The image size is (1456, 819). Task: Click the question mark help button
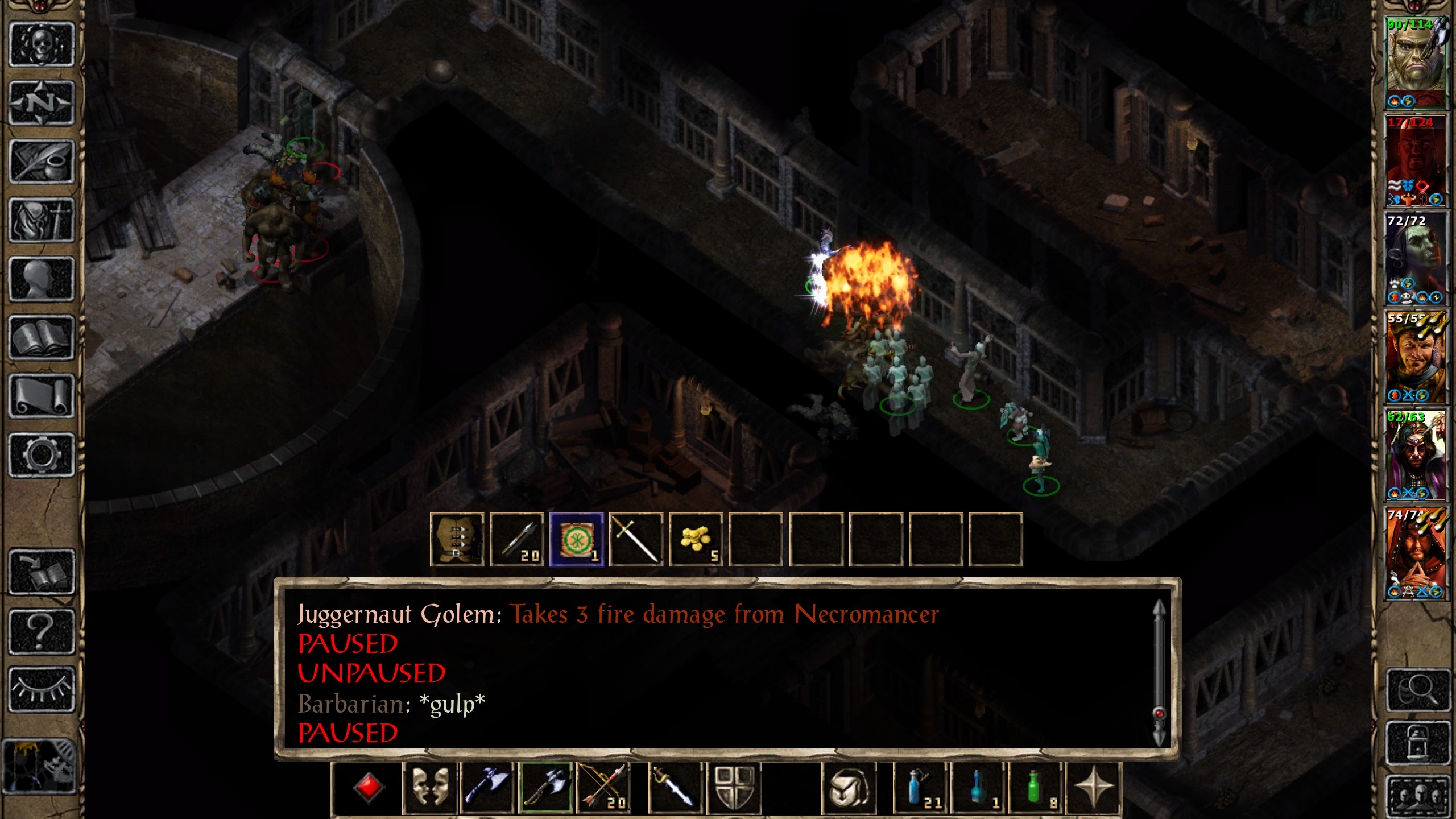42,631
